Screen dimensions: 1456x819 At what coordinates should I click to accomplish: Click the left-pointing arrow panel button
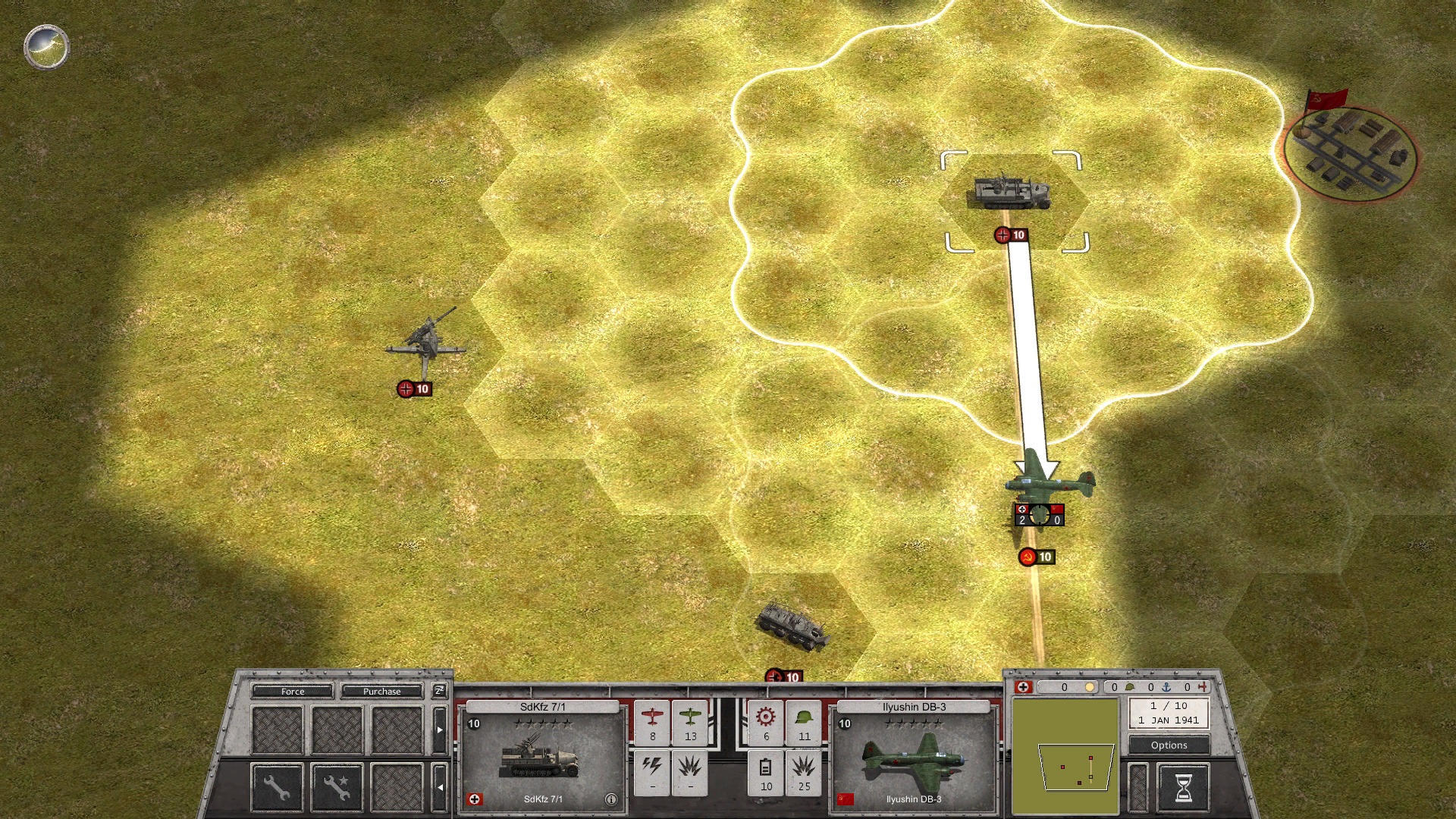(x=439, y=787)
